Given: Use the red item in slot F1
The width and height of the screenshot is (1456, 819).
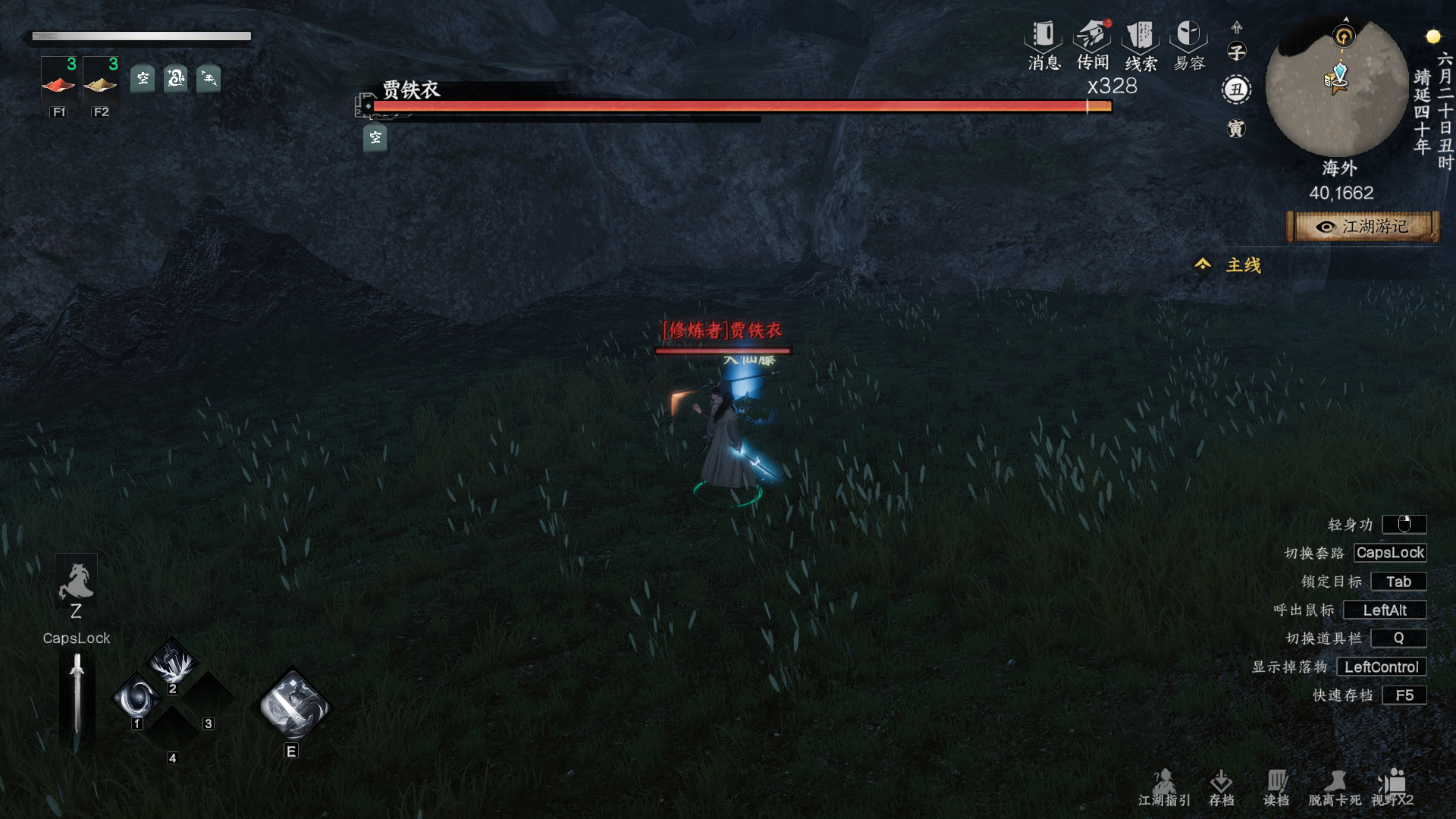Looking at the screenshot, I should click(58, 83).
